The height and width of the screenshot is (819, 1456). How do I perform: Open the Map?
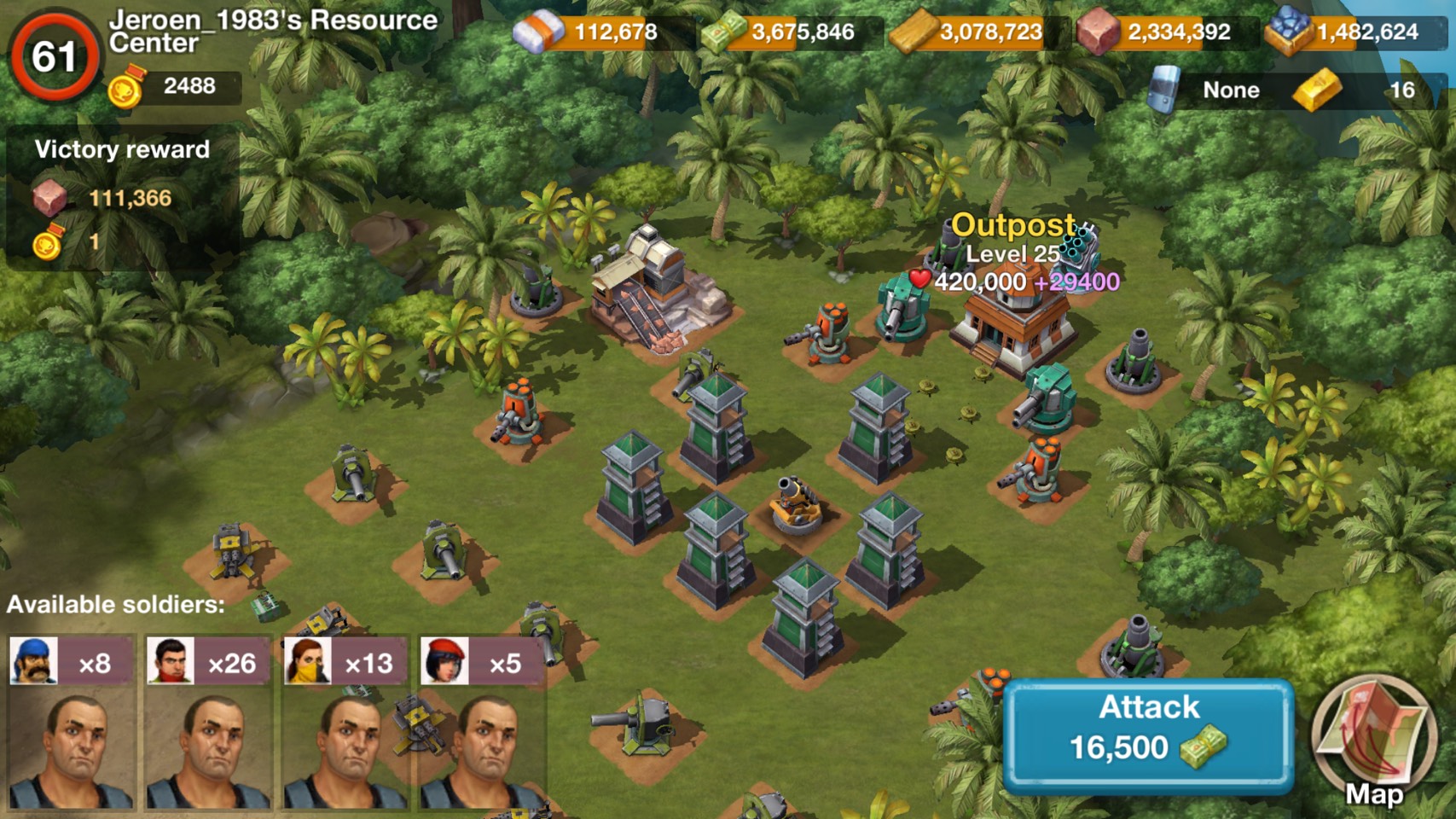(1372, 741)
